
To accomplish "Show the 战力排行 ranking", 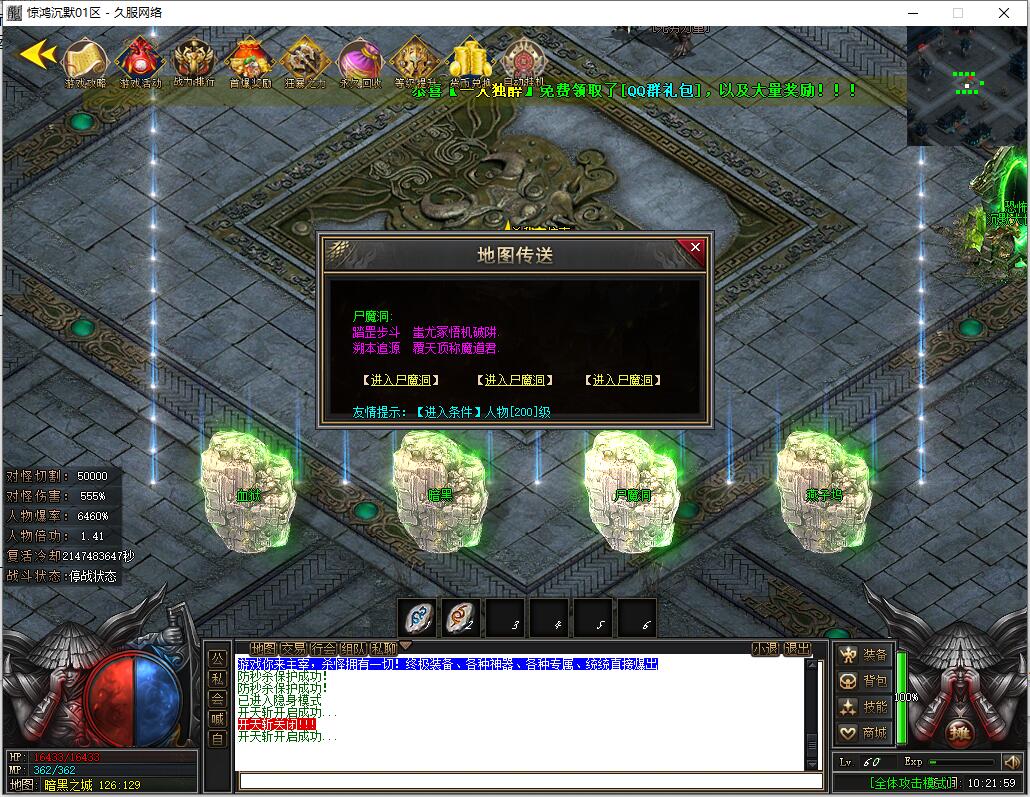I will click(194, 62).
